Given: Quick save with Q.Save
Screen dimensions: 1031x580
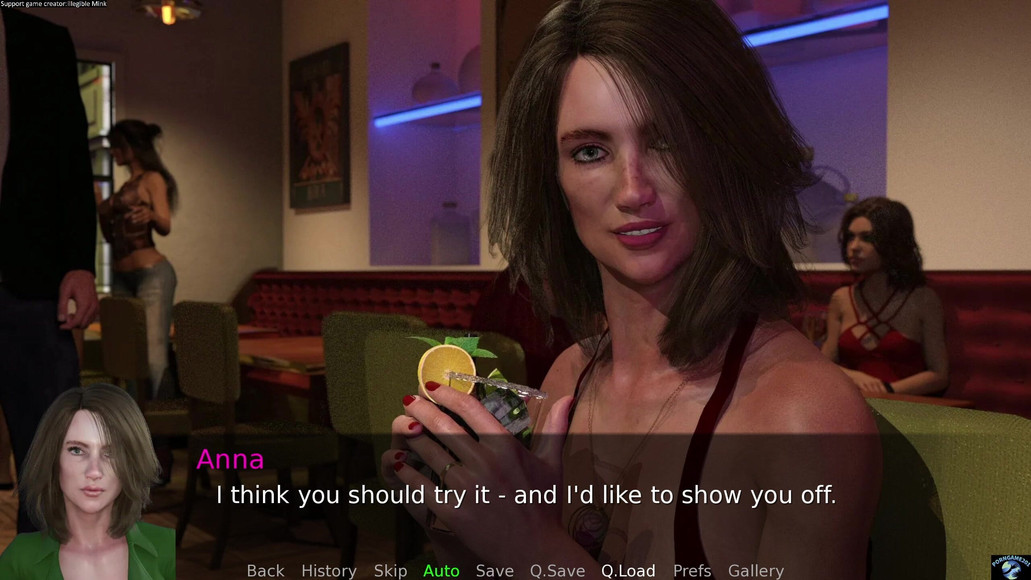Looking at the screenshot, I should 557,570.
